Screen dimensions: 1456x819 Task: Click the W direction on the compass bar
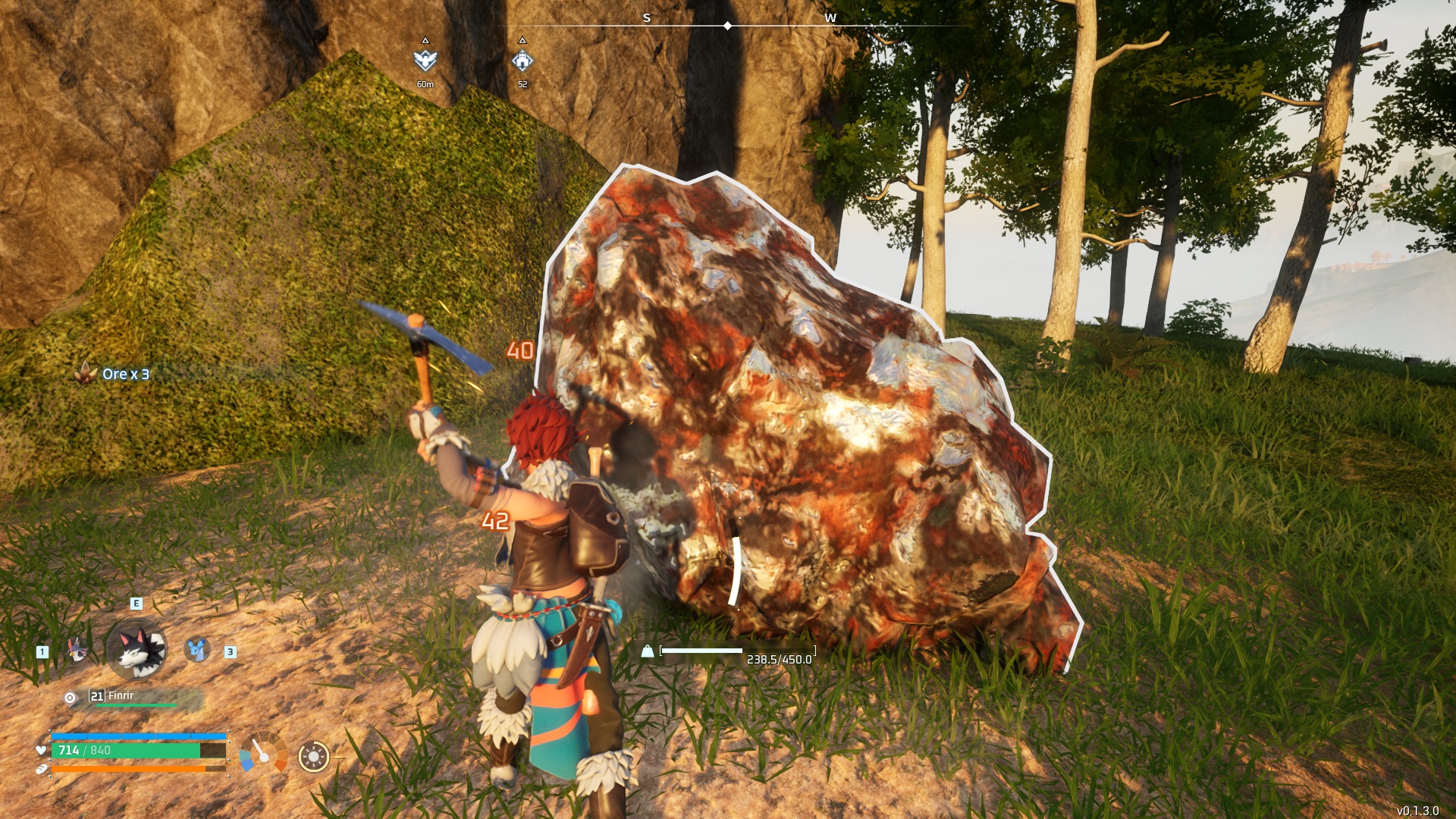click(x=832, y=17)
